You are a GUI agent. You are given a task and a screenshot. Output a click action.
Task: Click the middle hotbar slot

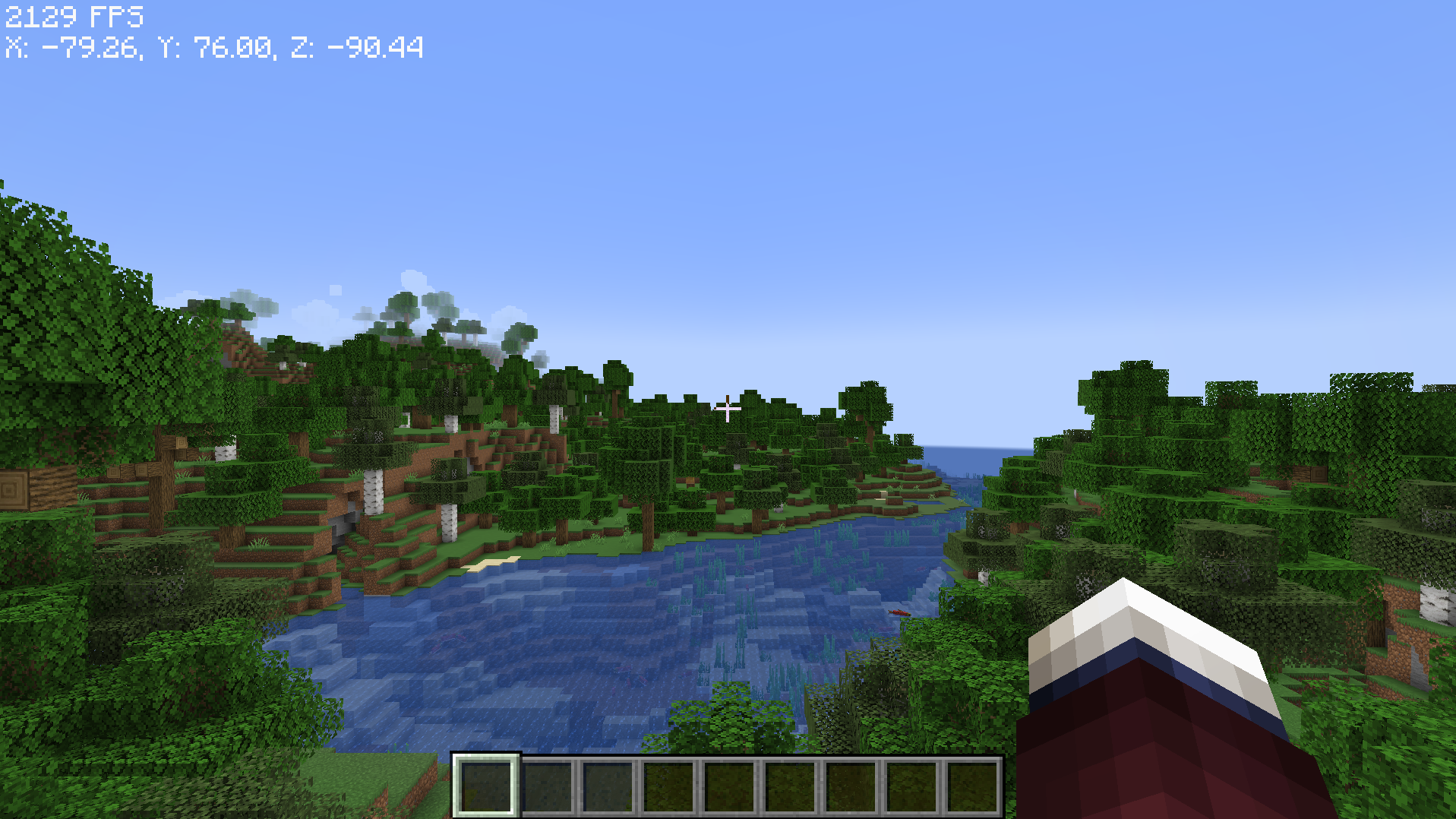click(729, 783)
